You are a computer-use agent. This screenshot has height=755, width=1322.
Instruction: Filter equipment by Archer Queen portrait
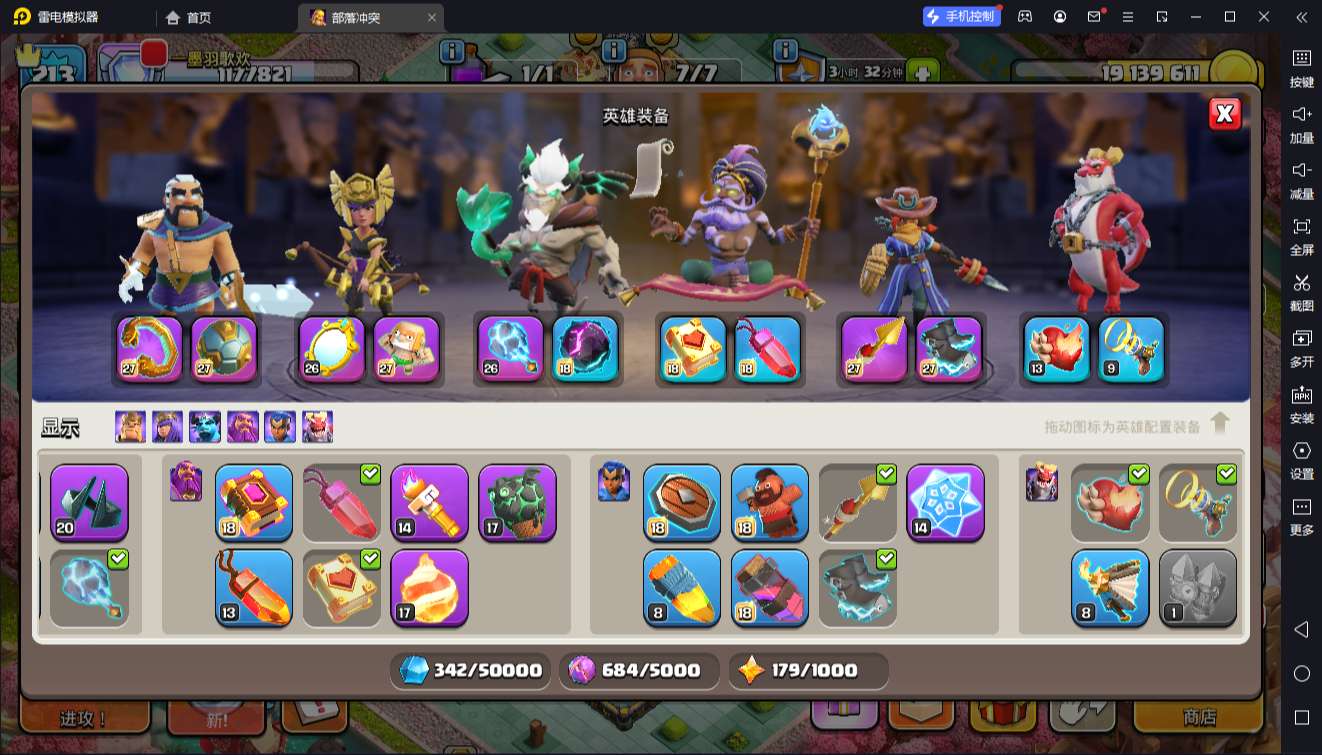click(x=167, y=427)
